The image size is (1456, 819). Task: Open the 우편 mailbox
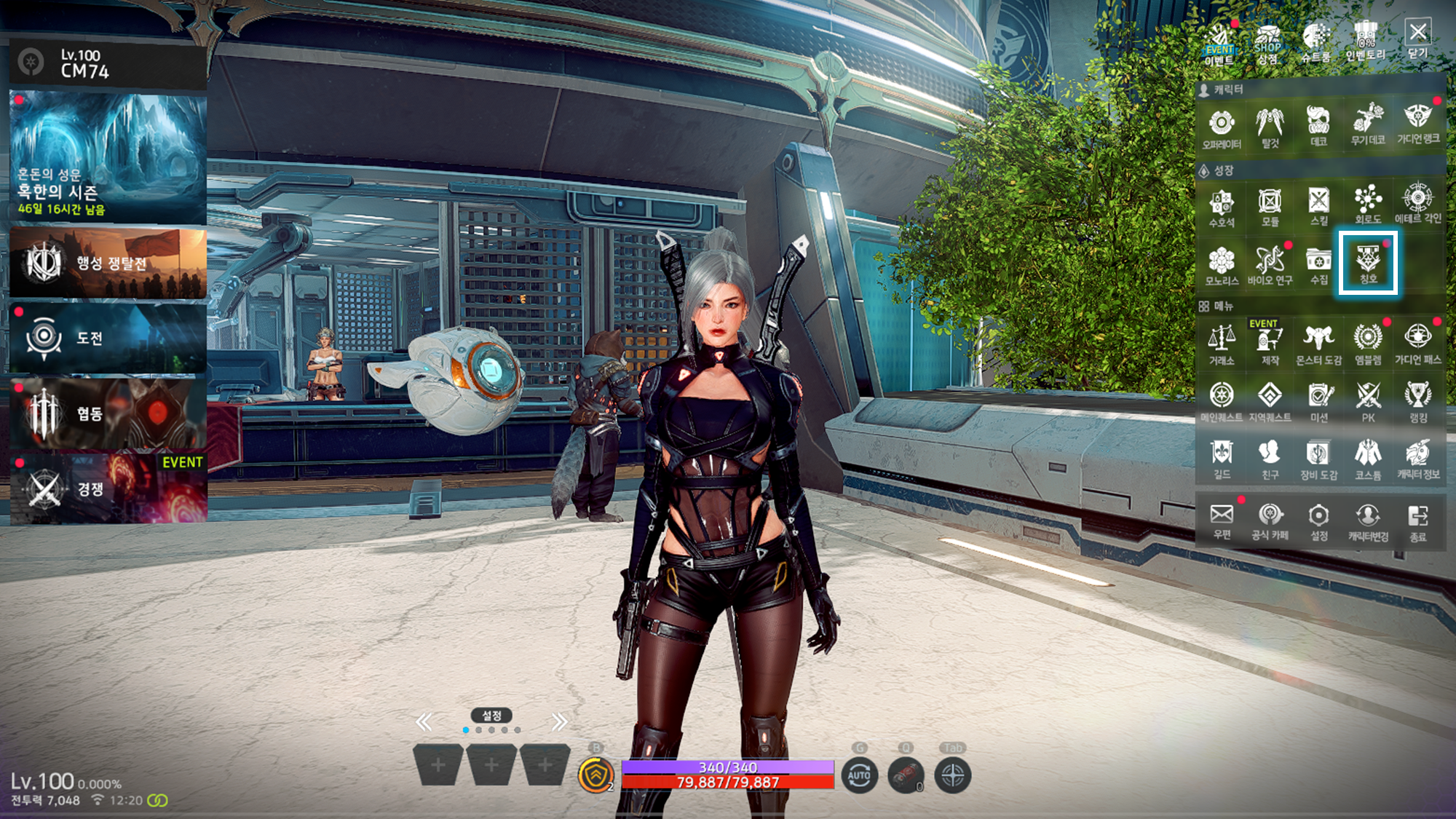click(1221, 521)
